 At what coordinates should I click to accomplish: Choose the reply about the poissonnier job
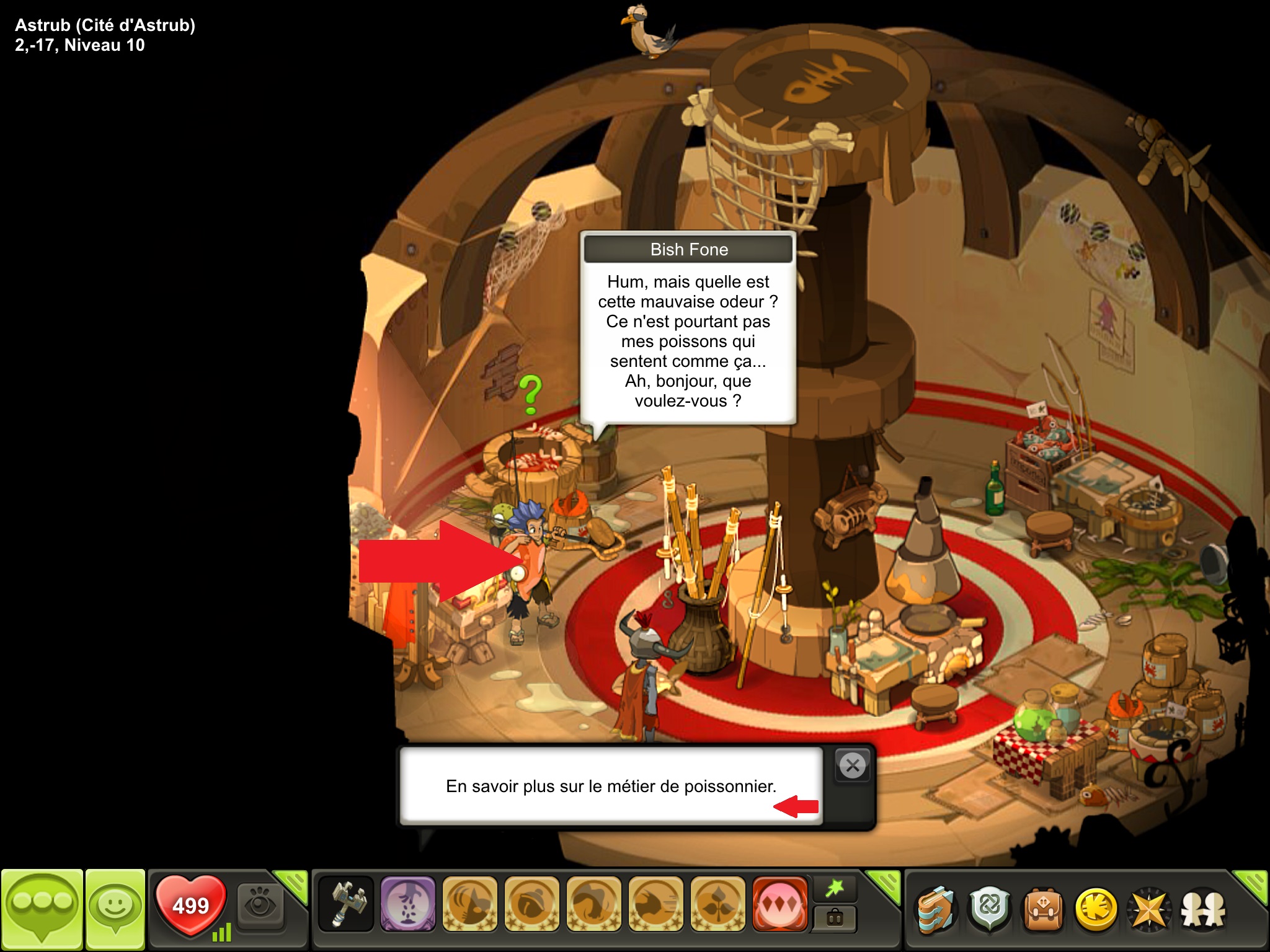(x=611, y=786)
